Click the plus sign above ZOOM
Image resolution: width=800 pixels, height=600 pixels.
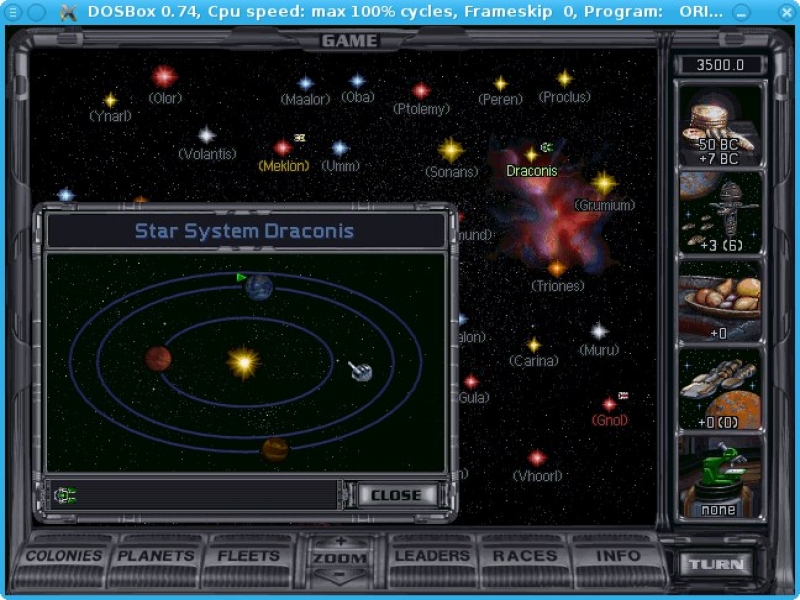[340, 542]
